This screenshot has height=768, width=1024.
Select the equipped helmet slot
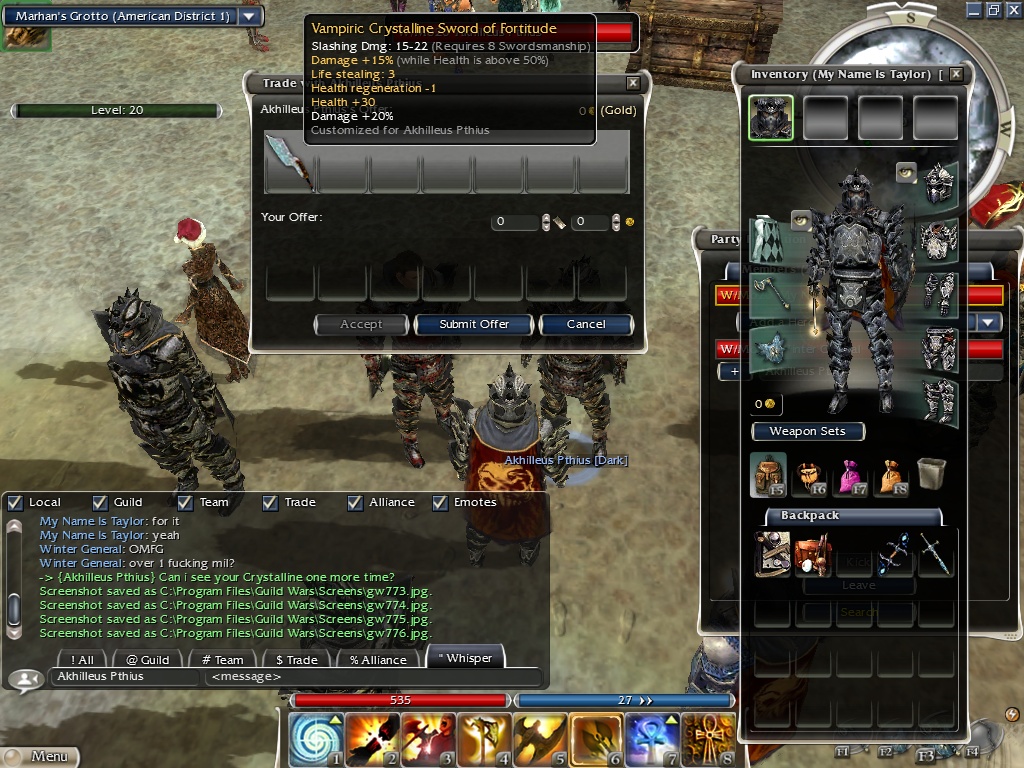[x=939, y=184]
